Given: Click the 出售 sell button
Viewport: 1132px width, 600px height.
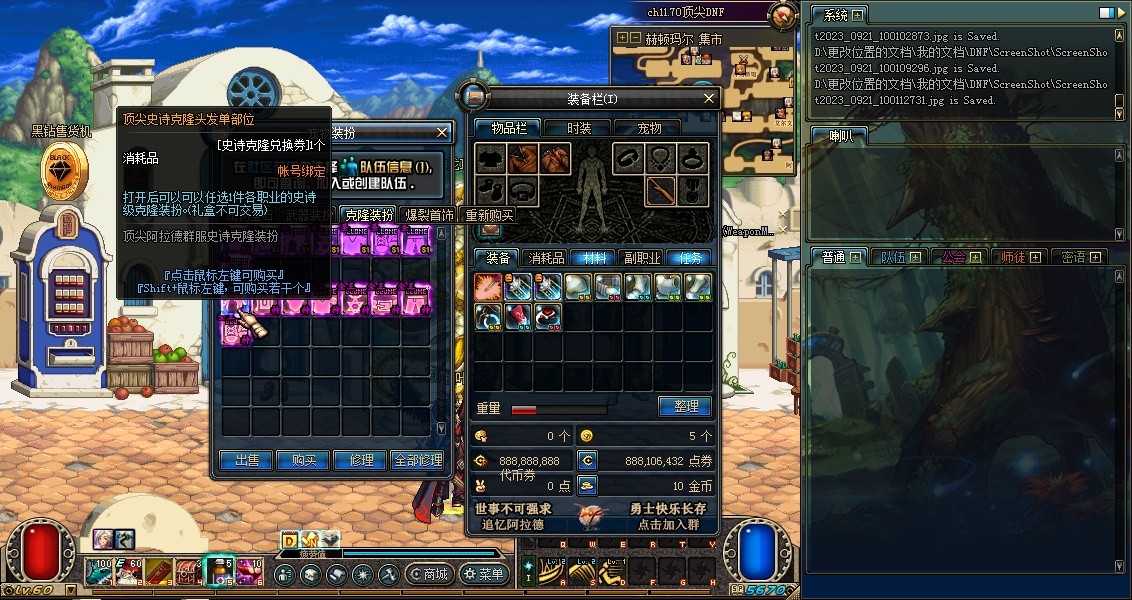Looking at the screenshot, I should [247, 460].
